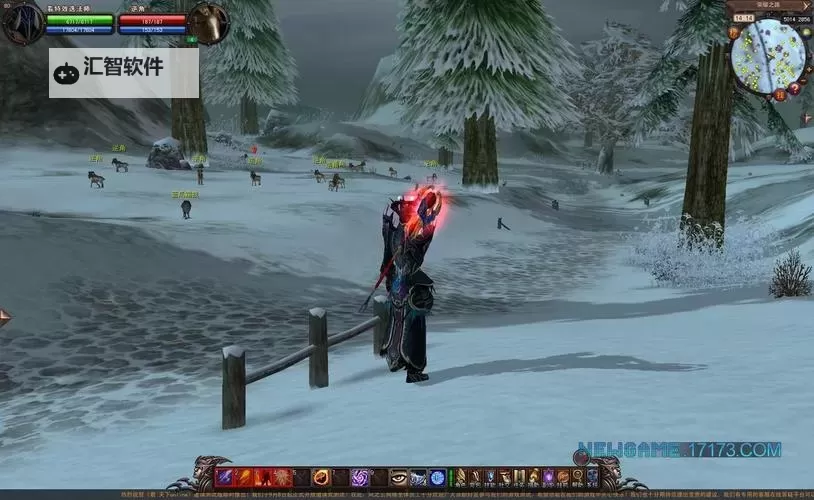Use the eye skill on hotbar

pyautogui.click(x=399, y=478)
